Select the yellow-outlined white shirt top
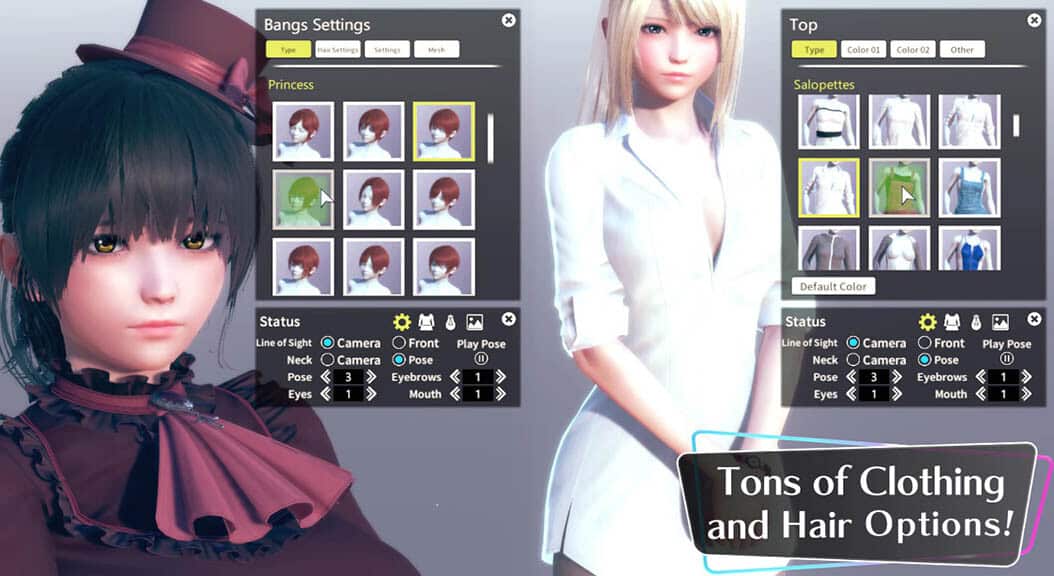The width and height of the screenshot is (1054, 576). pyautogui.click(x=828, y=188)
